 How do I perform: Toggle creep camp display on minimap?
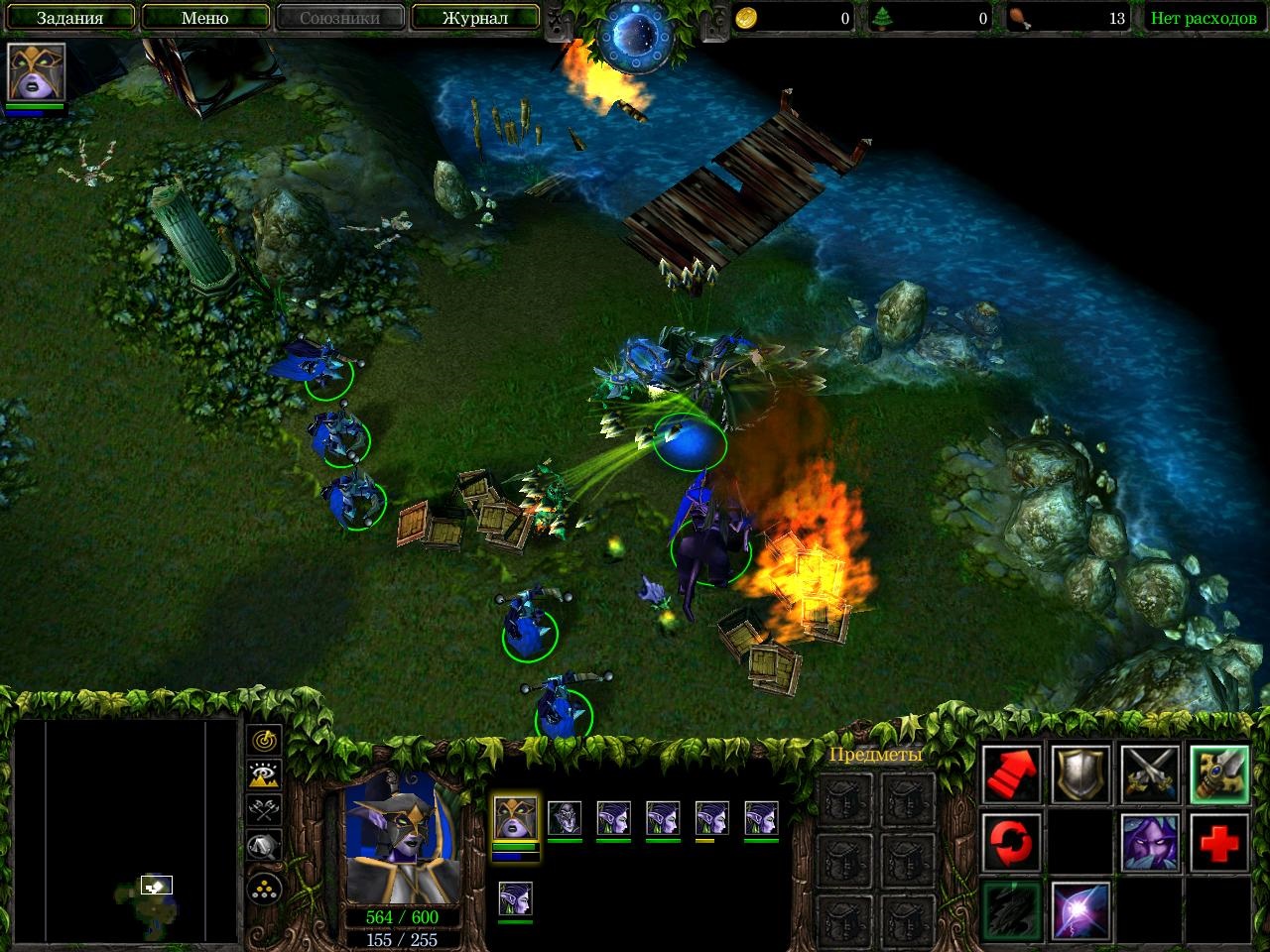[x=264, y=846]
